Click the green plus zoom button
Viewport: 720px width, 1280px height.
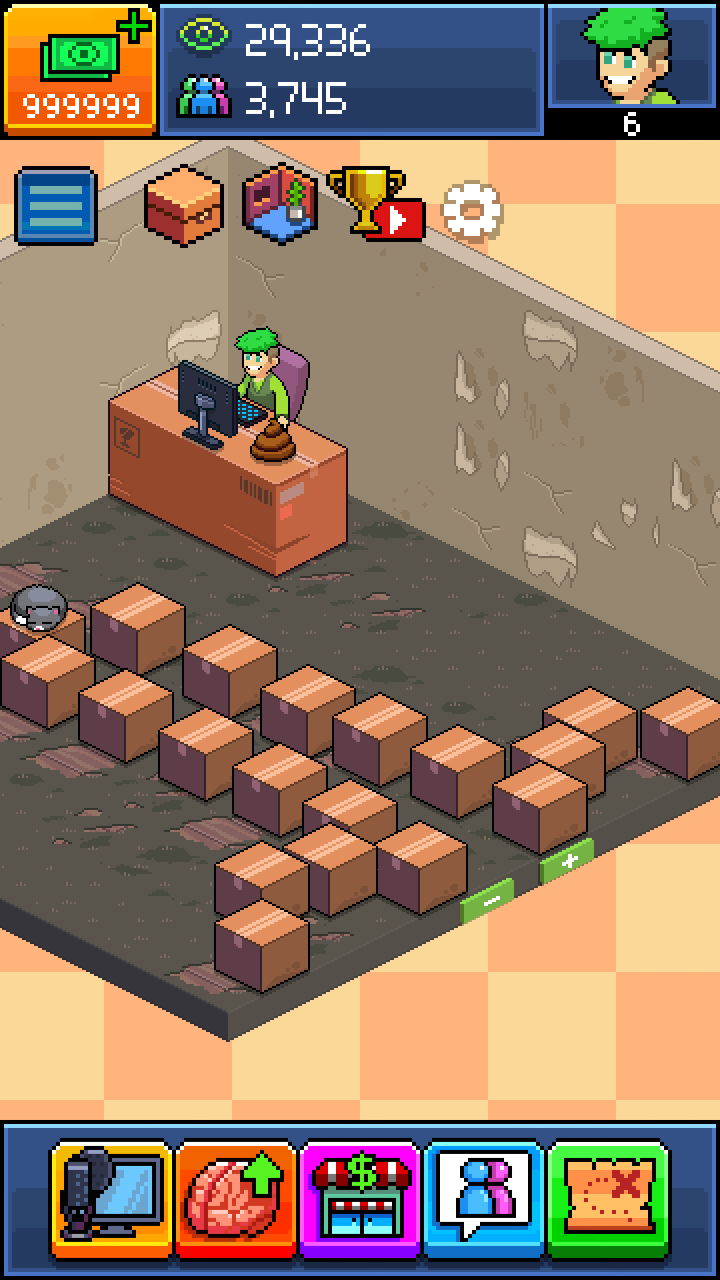click(566, 861)
